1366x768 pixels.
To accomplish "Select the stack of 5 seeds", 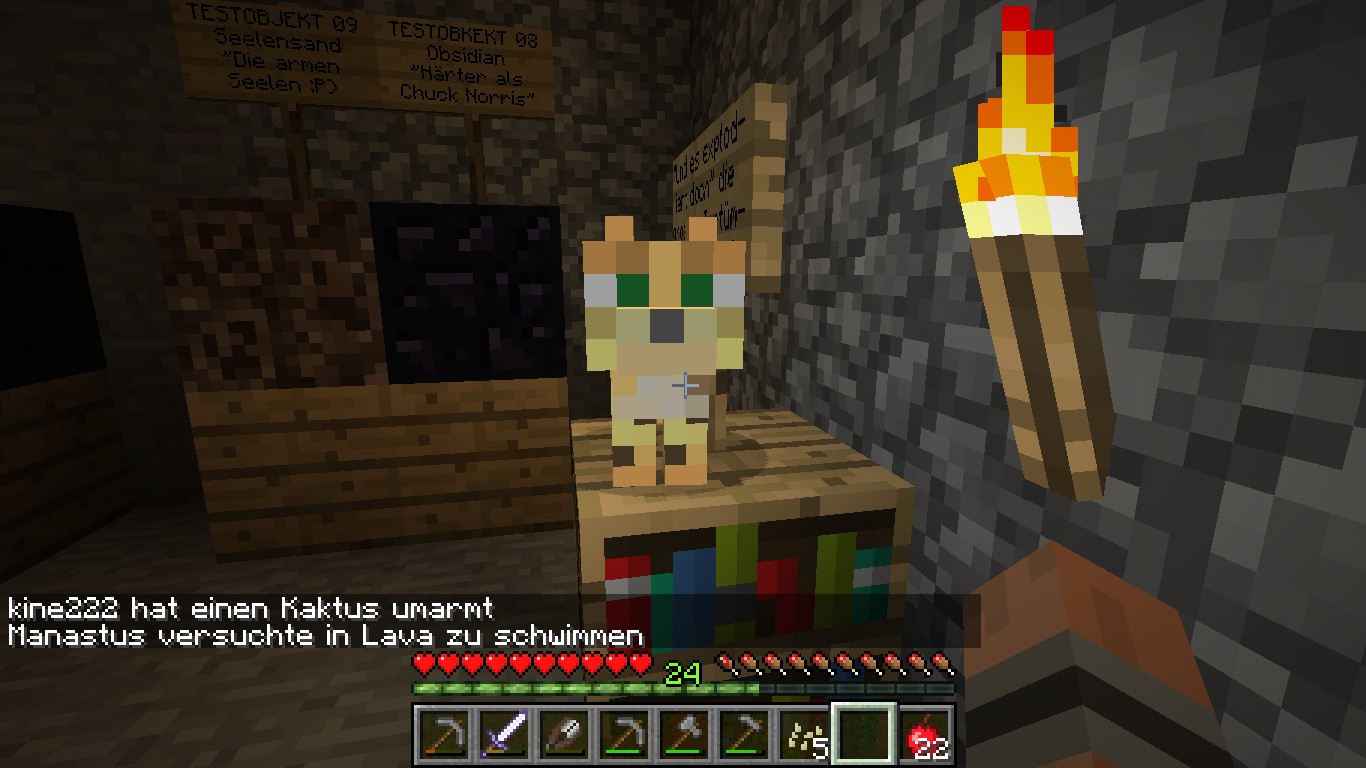I will point(804,736).
